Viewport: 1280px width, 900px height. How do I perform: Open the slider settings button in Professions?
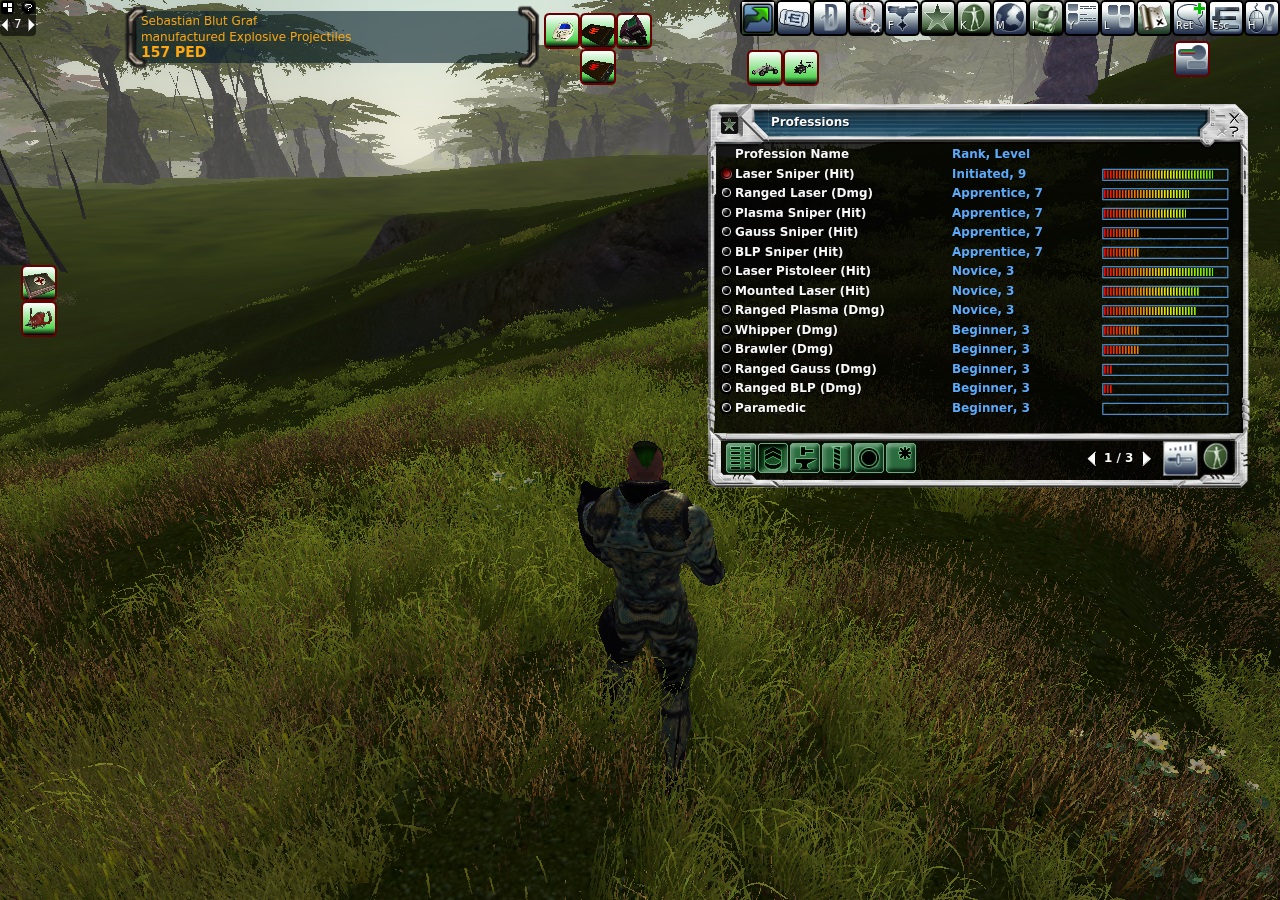point(1180,458)
